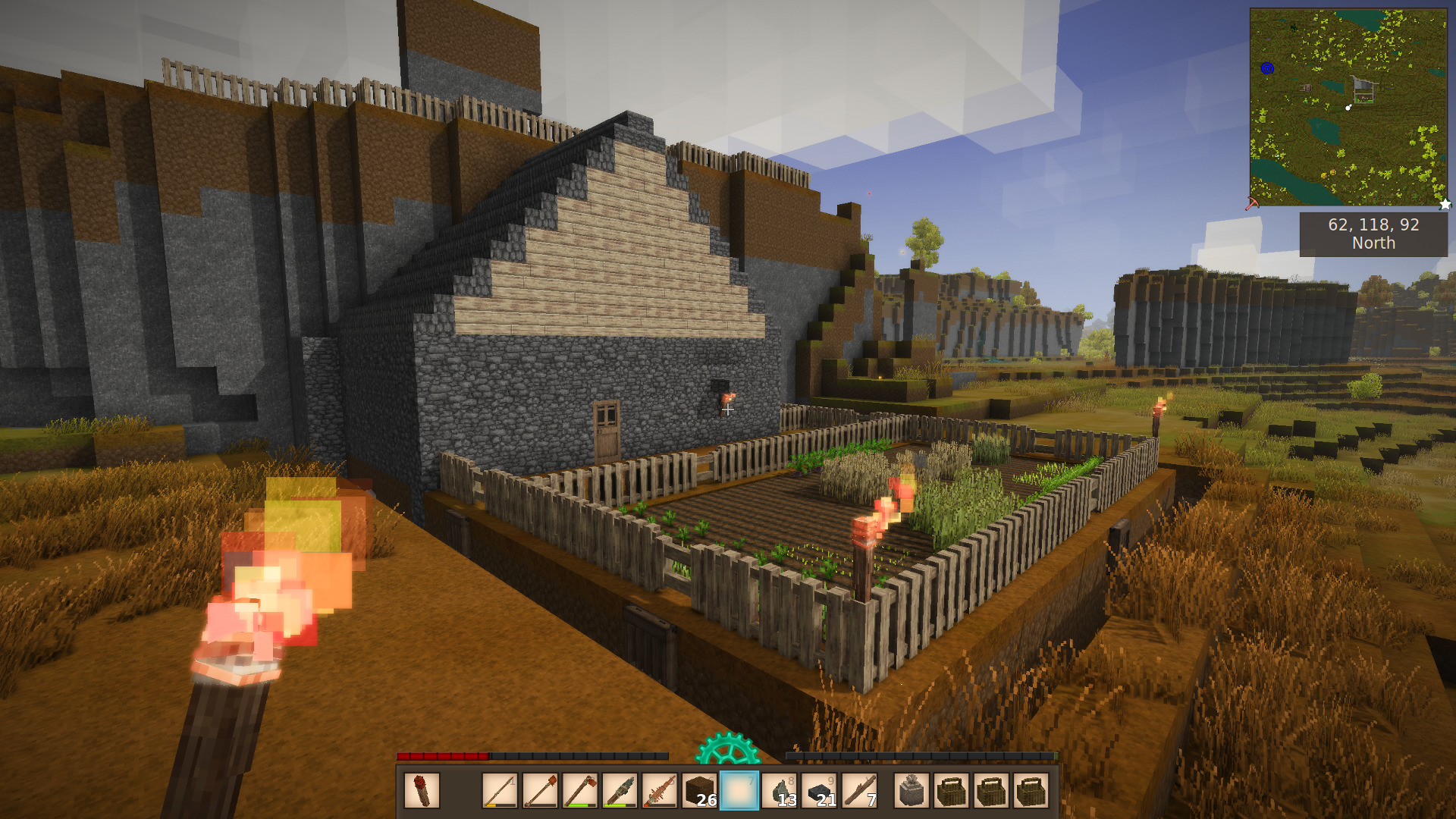Select the spiked club slot
This screenshot has width=1456, height=819.
click(660, 791)
